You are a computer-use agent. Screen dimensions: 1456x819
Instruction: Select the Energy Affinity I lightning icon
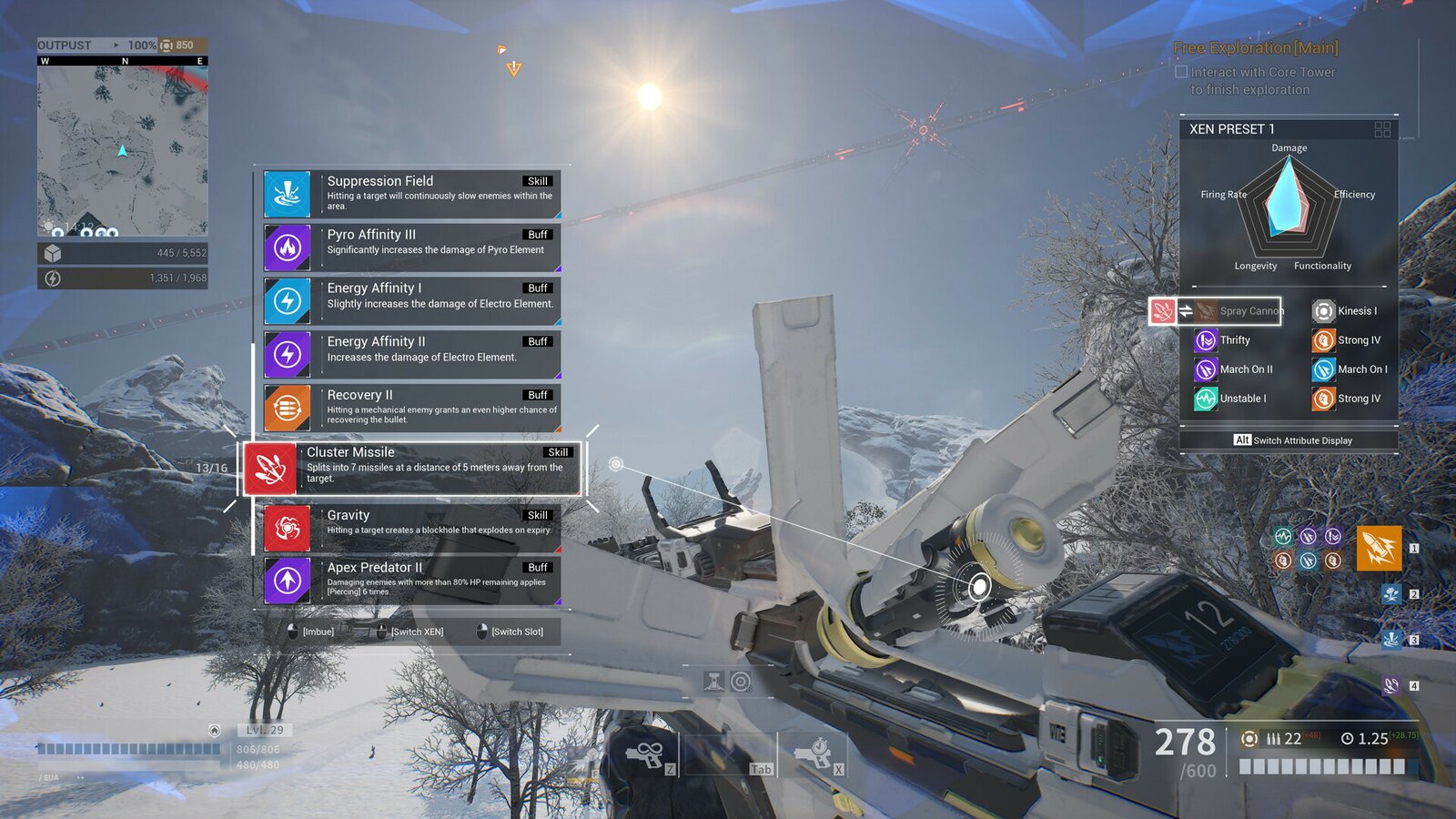[x=287, y=299]
